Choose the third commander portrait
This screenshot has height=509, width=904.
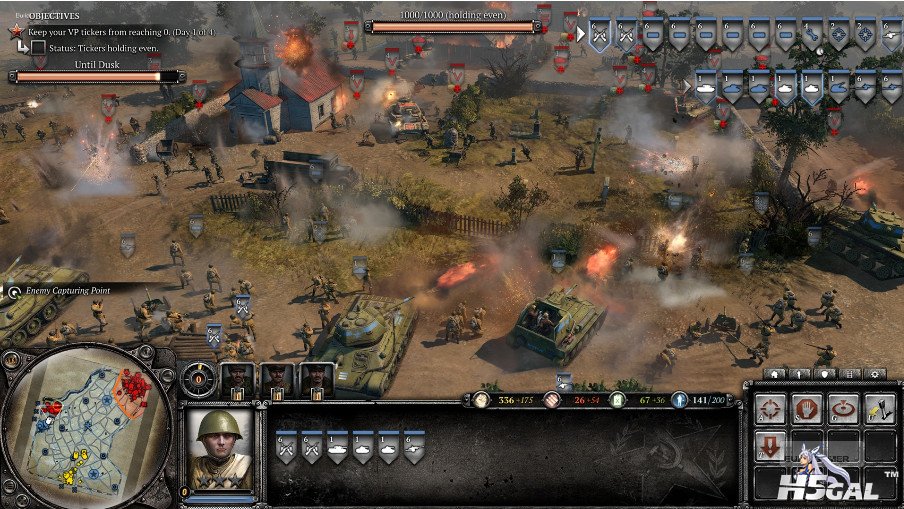[316, 378]
